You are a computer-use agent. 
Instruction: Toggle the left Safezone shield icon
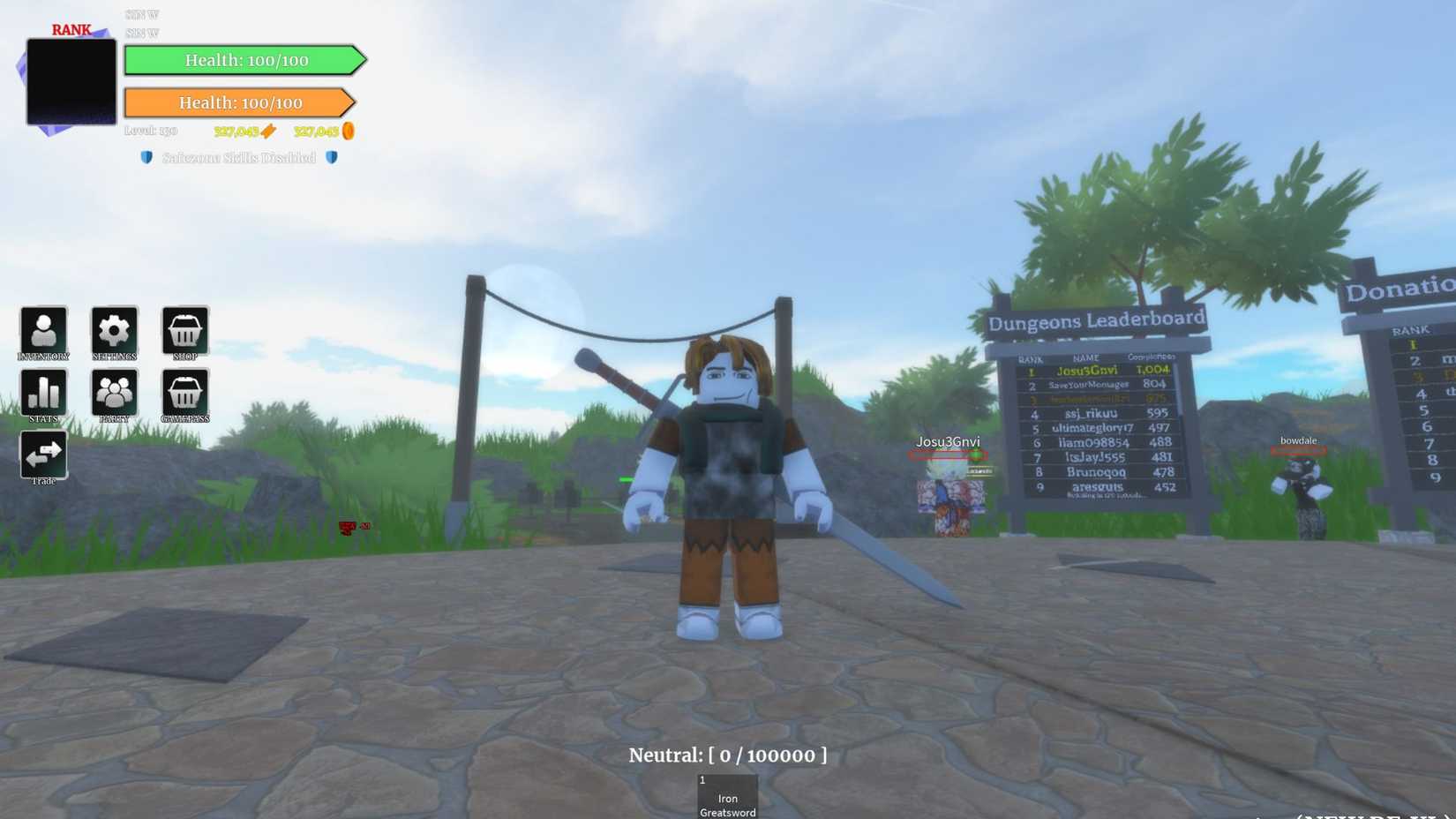[x=146, y=158]
